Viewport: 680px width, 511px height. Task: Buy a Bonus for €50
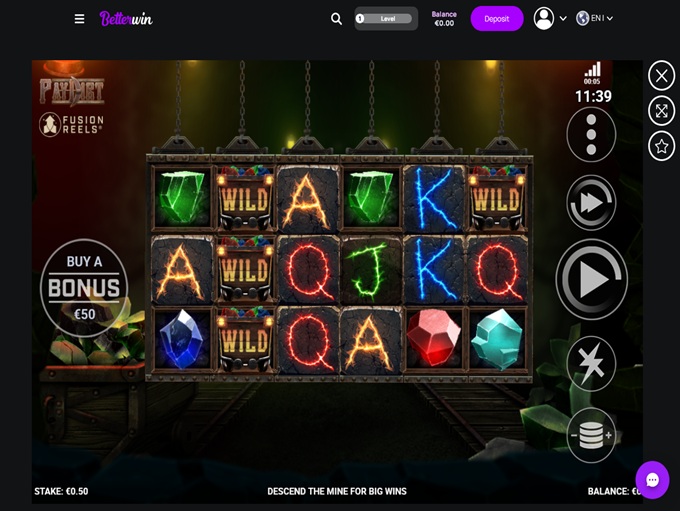coord(84,288)
